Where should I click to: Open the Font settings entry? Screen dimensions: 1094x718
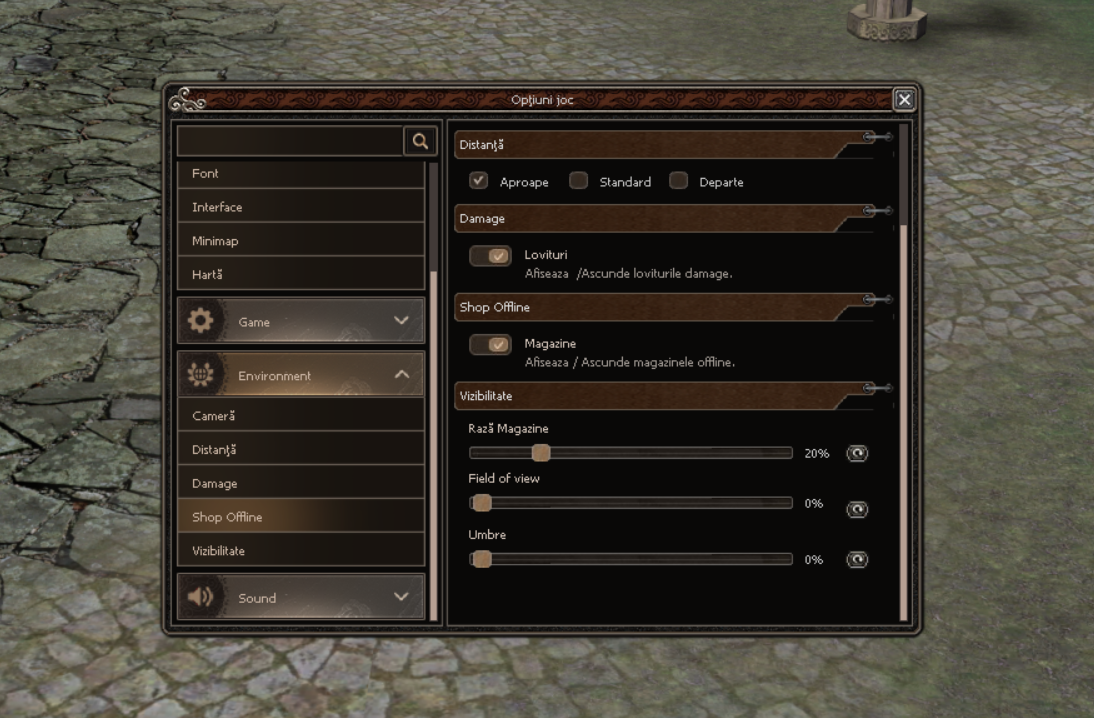click(x=300, y=174)
